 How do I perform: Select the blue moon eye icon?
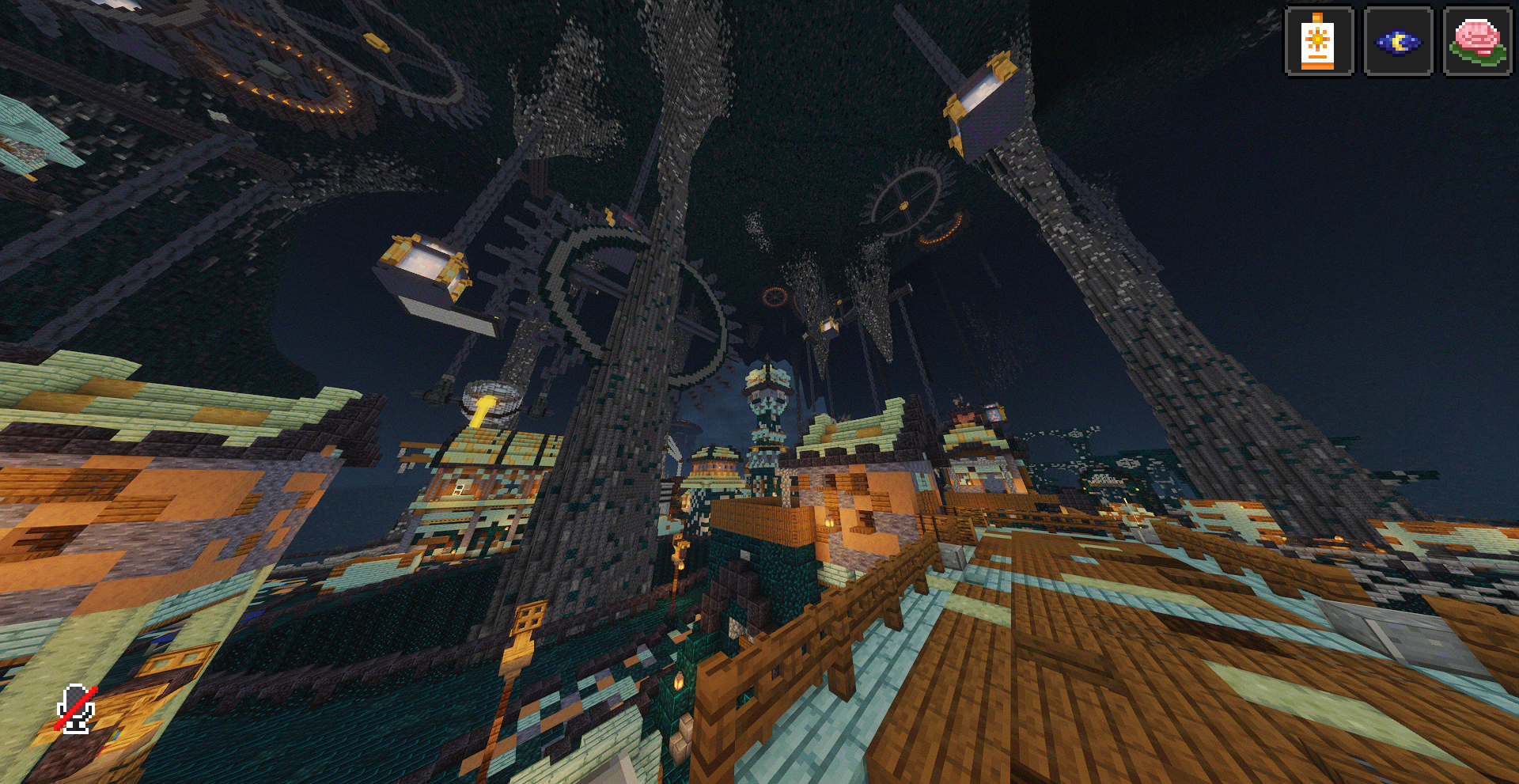point(1398,41)
